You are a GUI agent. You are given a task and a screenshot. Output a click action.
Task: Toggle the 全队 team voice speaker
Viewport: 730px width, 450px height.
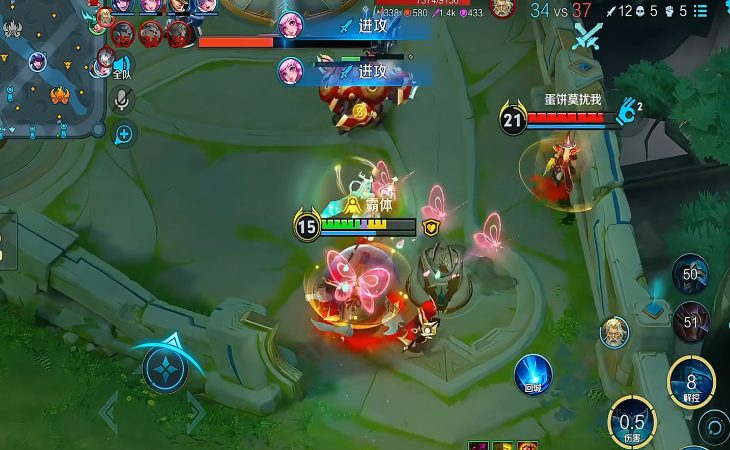122,65
